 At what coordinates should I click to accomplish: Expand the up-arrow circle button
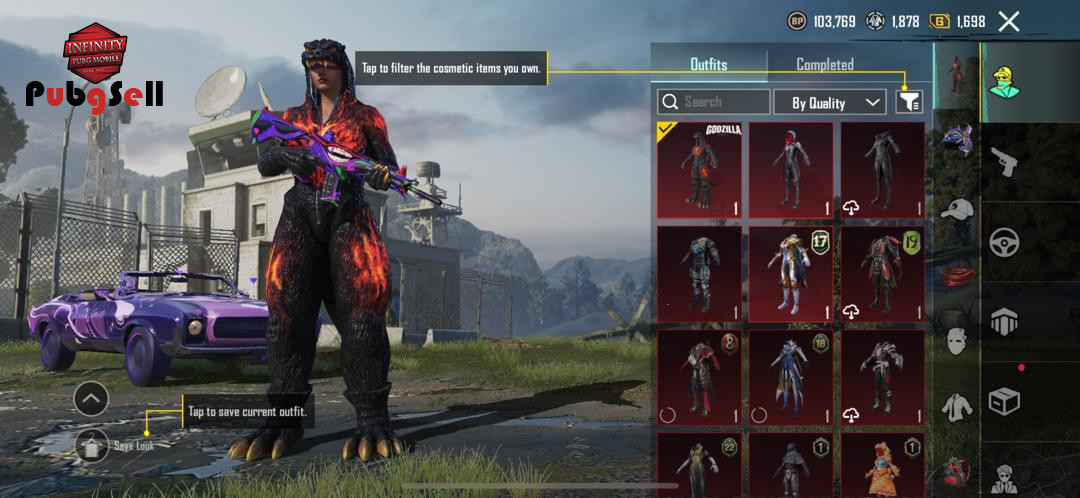(91, 399)
